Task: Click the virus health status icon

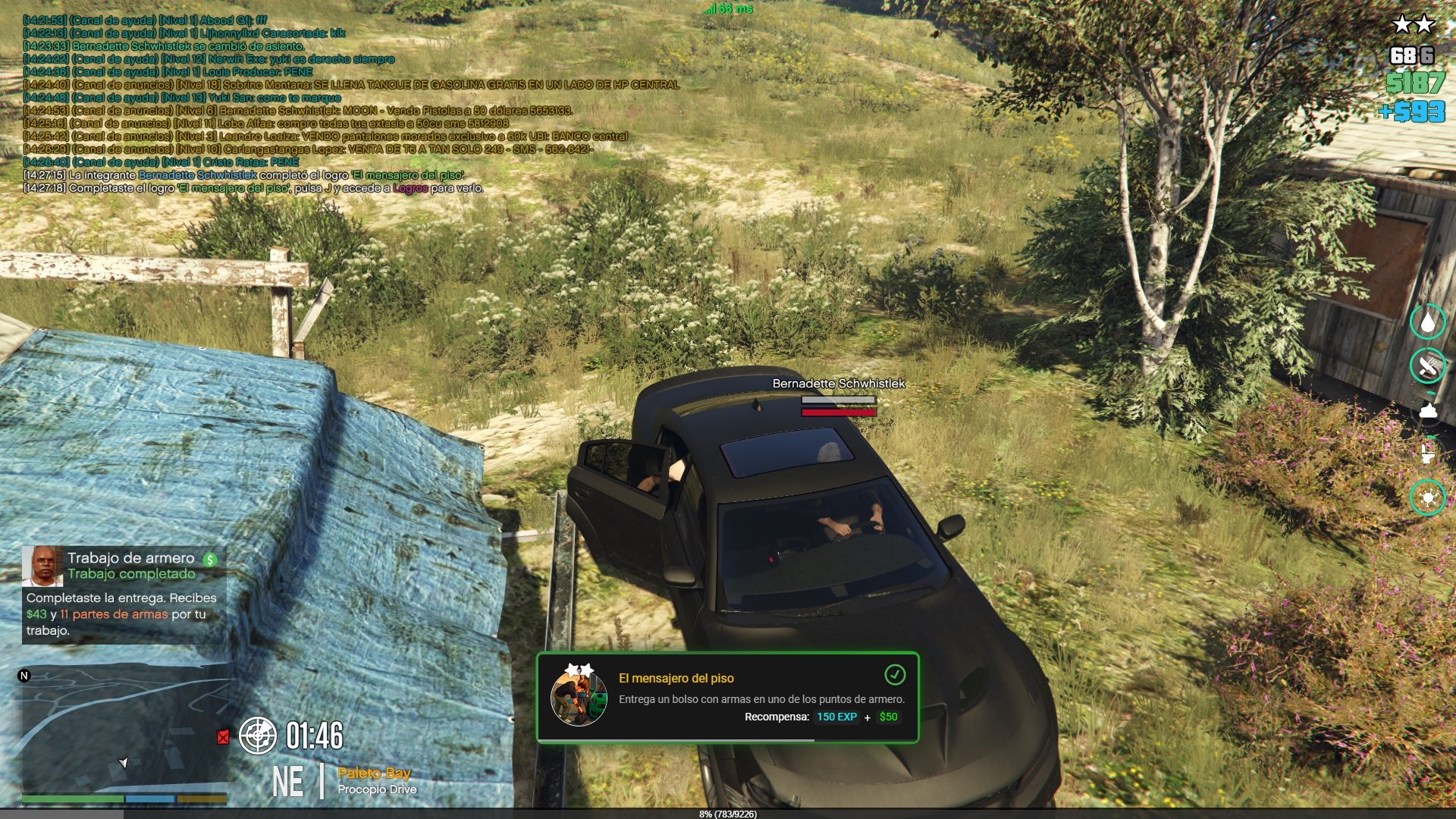Action: pyautogui.click(x=1428, y=498)
